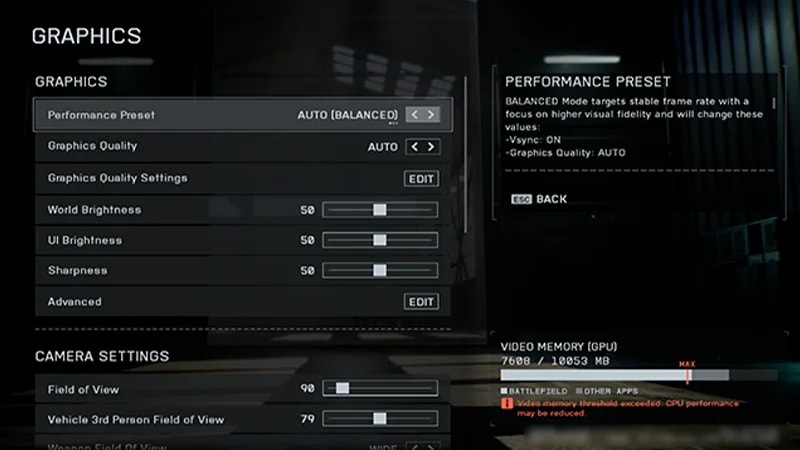Adjust the UI Brightness slider
The height and width of the screenshot is (450, 800).
tap(380, 240)
